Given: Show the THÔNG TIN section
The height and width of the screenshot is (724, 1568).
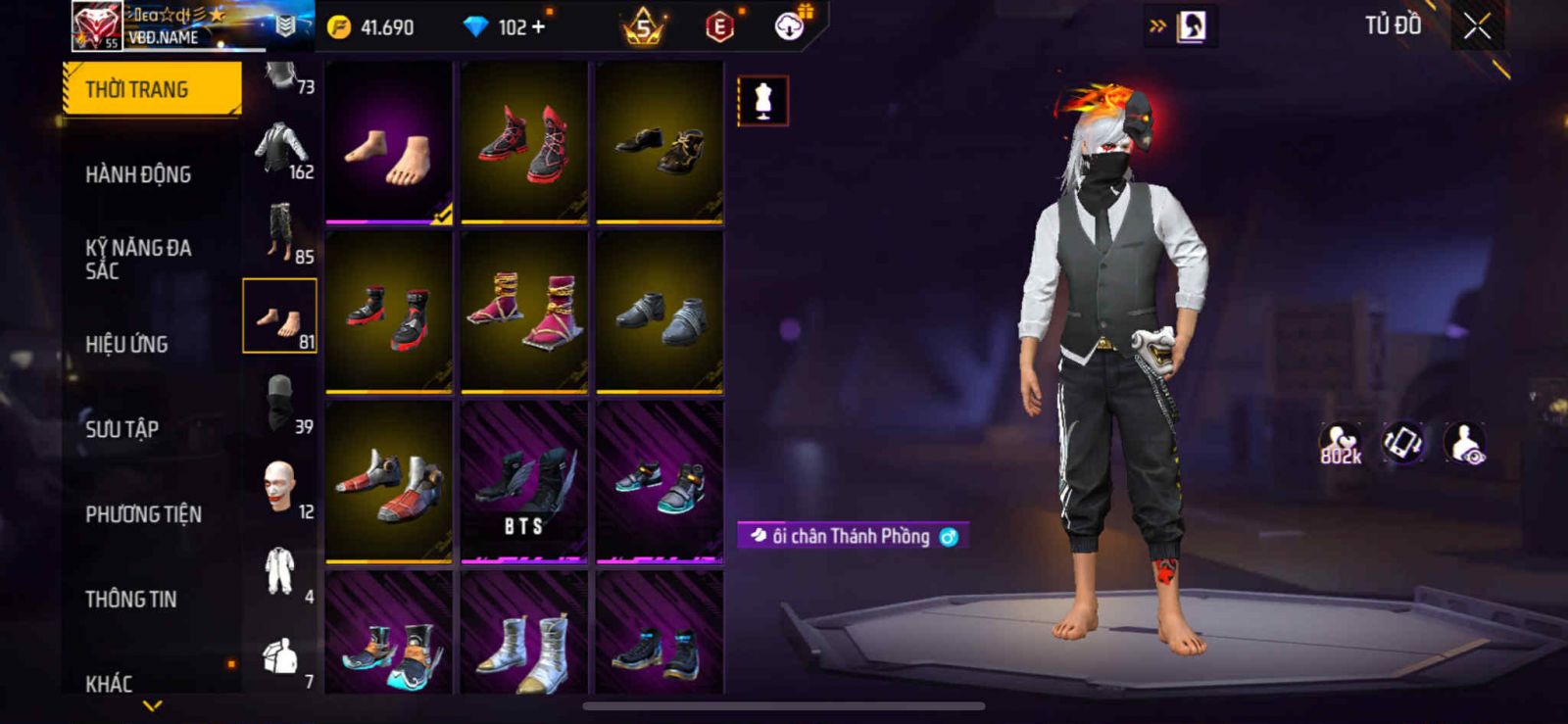Looking at the screenshot, I should pyautogui.click(x=130, y=599).
